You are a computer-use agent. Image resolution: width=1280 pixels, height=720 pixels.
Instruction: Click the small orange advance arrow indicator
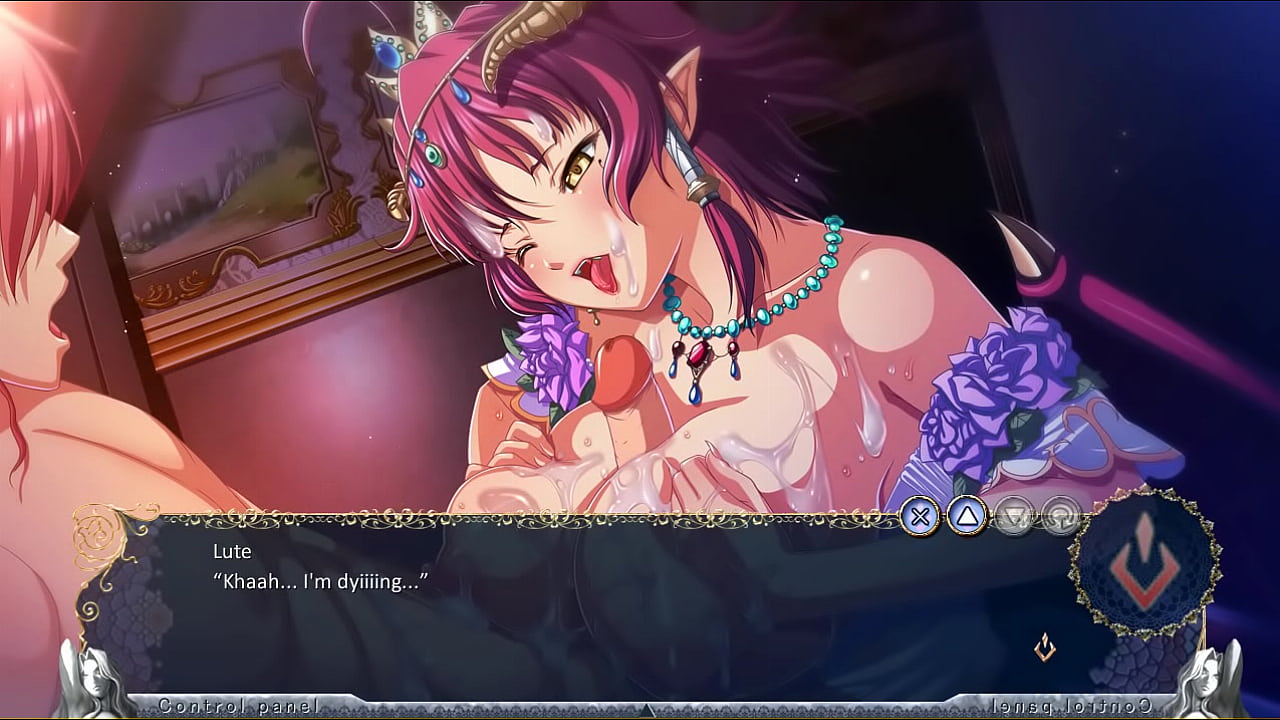(x=1044, y=648)
